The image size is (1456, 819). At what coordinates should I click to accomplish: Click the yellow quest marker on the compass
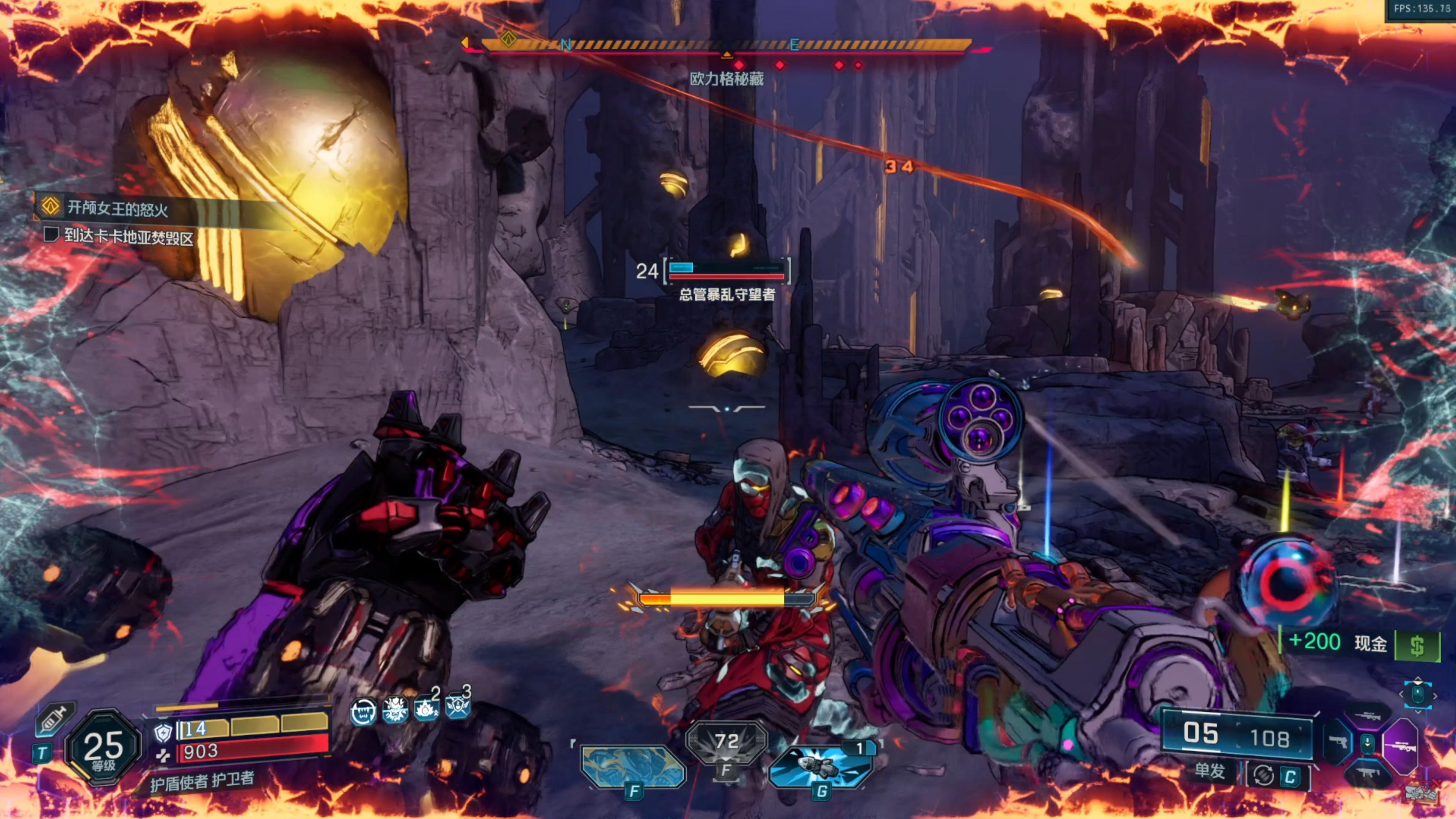click(x=508, y=39)
